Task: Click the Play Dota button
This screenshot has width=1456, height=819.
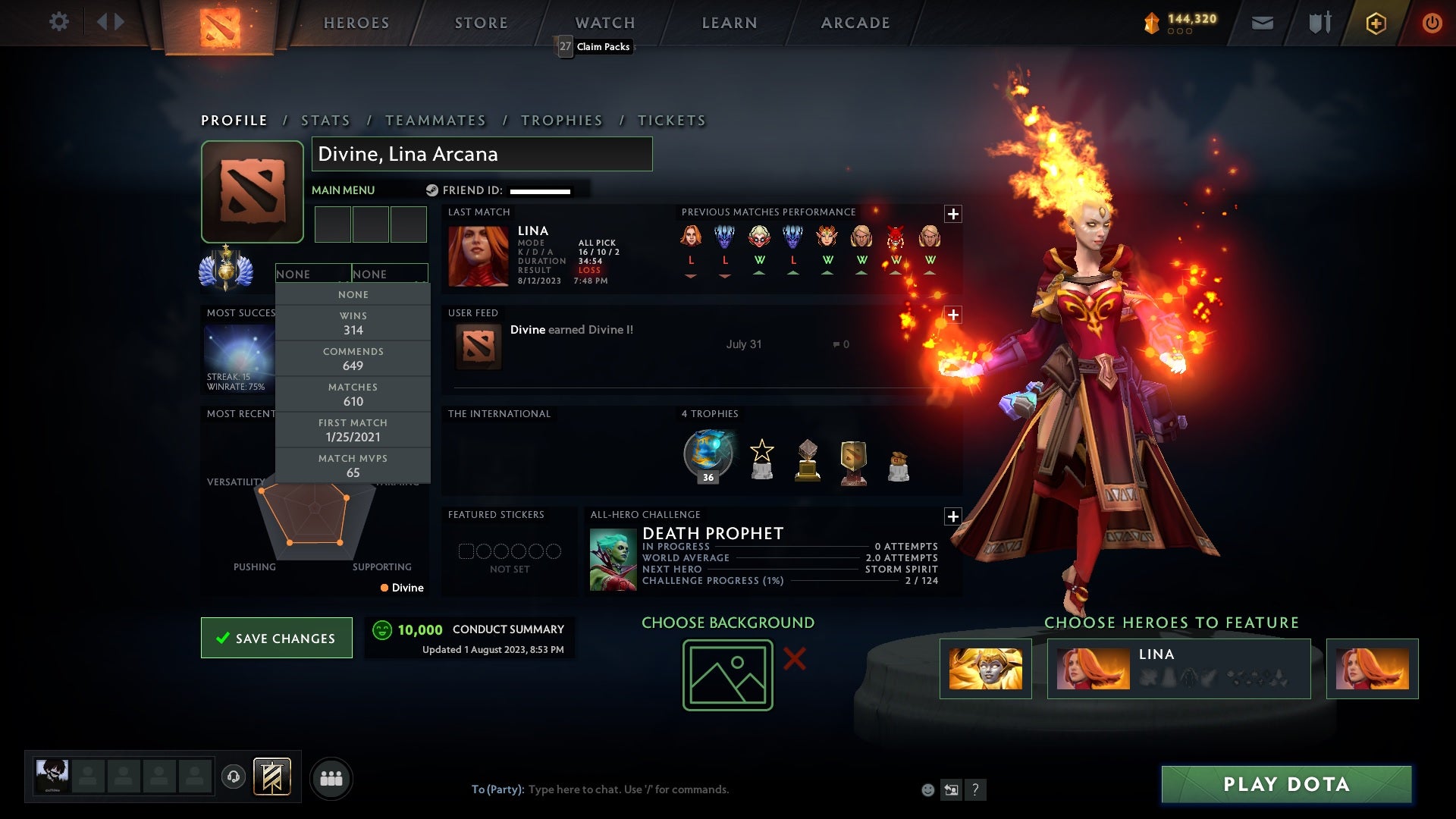Action: 1286,784
